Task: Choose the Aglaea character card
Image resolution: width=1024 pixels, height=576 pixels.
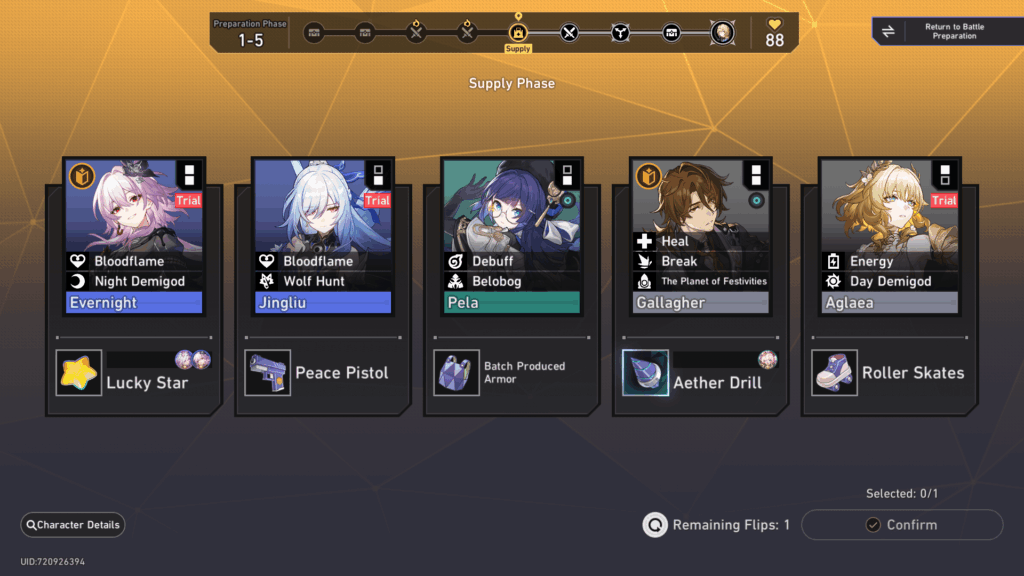Action: [x=888, y=235]
